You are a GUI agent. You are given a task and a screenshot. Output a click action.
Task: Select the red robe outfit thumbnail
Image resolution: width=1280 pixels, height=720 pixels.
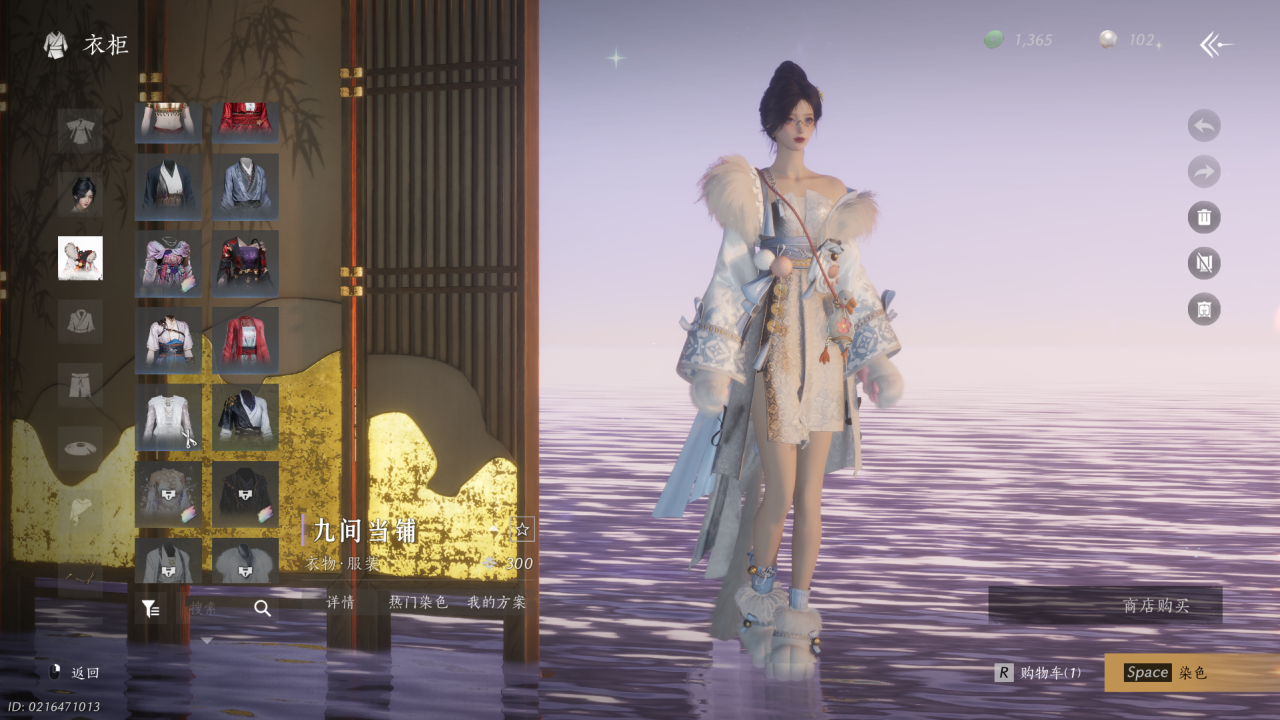245,341
